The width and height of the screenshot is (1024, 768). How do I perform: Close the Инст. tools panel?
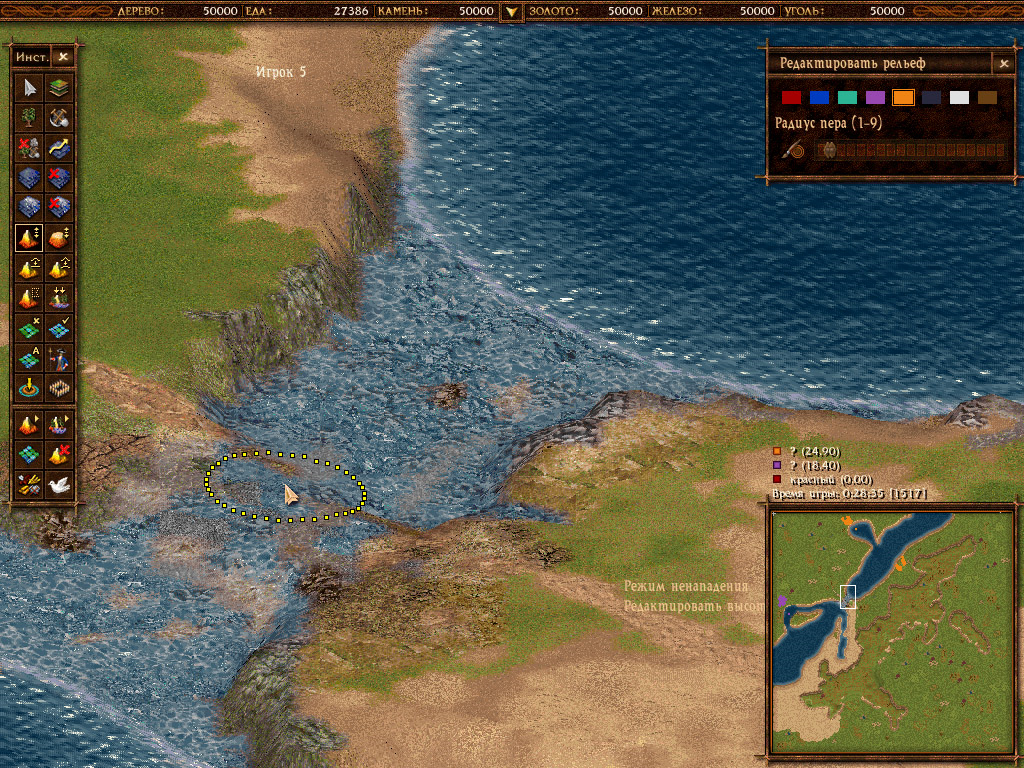(63, 58)
